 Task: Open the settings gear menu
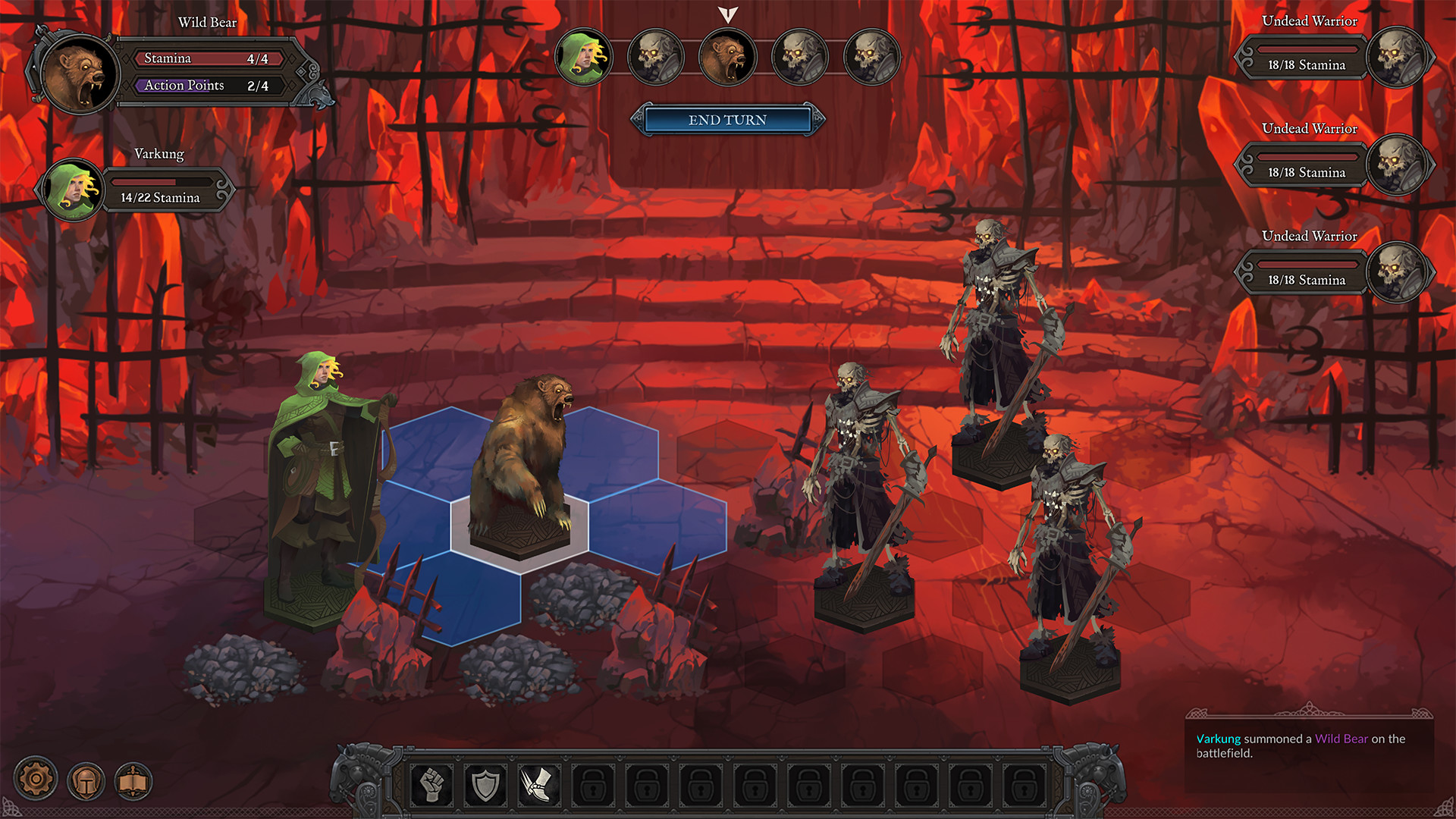35,777
